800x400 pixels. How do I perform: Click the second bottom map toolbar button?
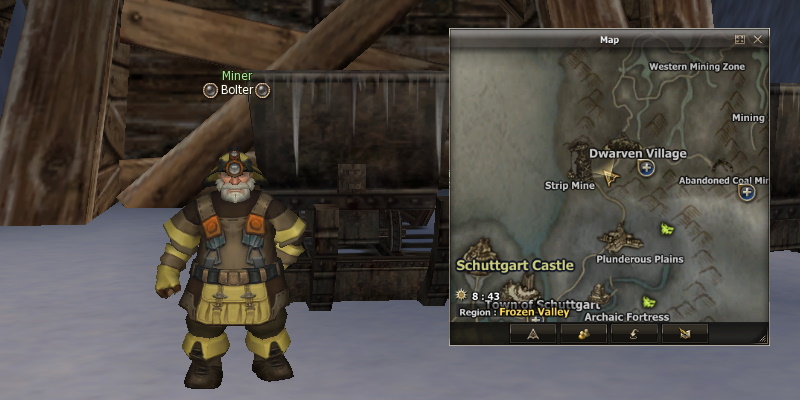[x=583, y=333]
